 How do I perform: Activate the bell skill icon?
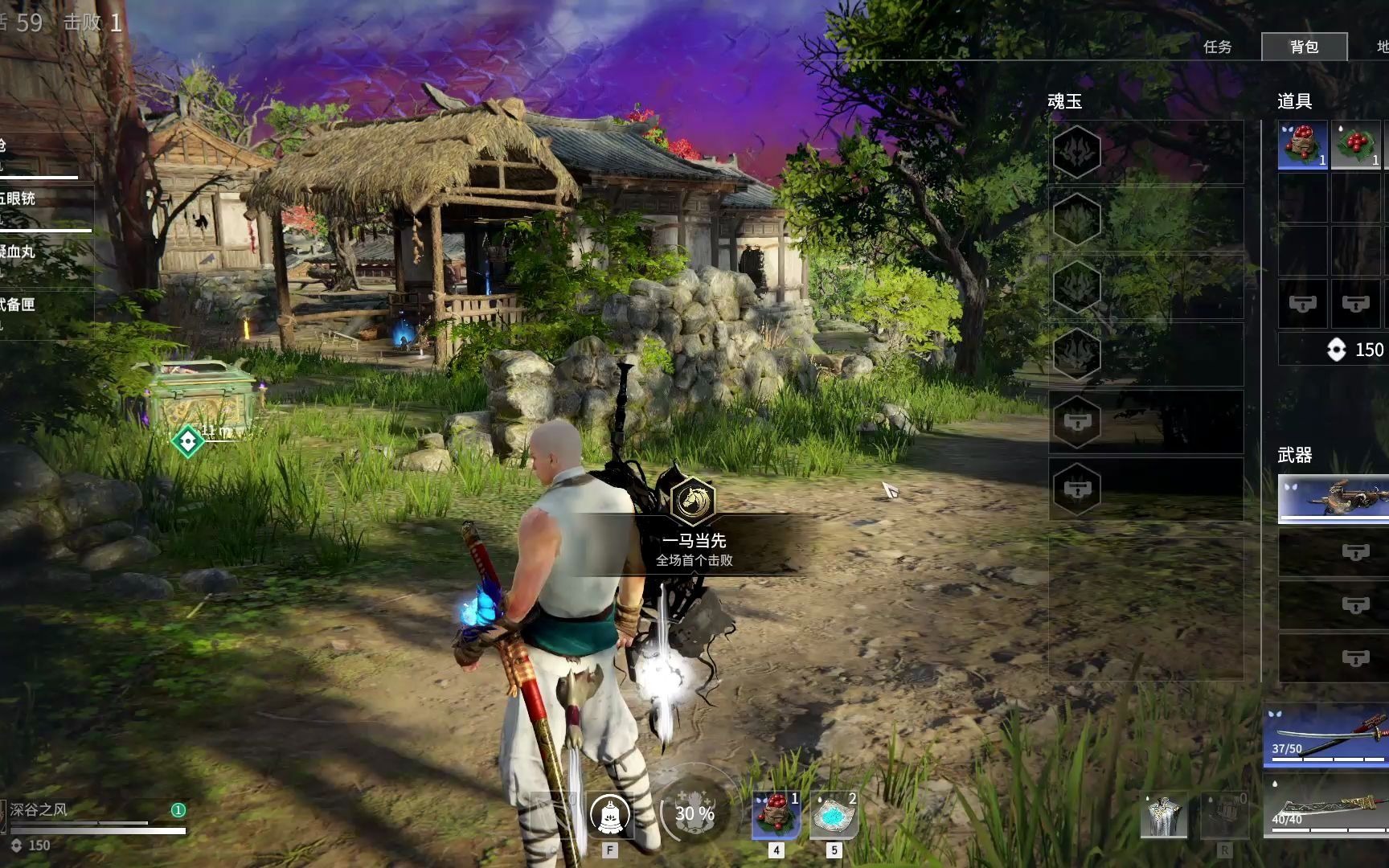(x=609, y=816)
